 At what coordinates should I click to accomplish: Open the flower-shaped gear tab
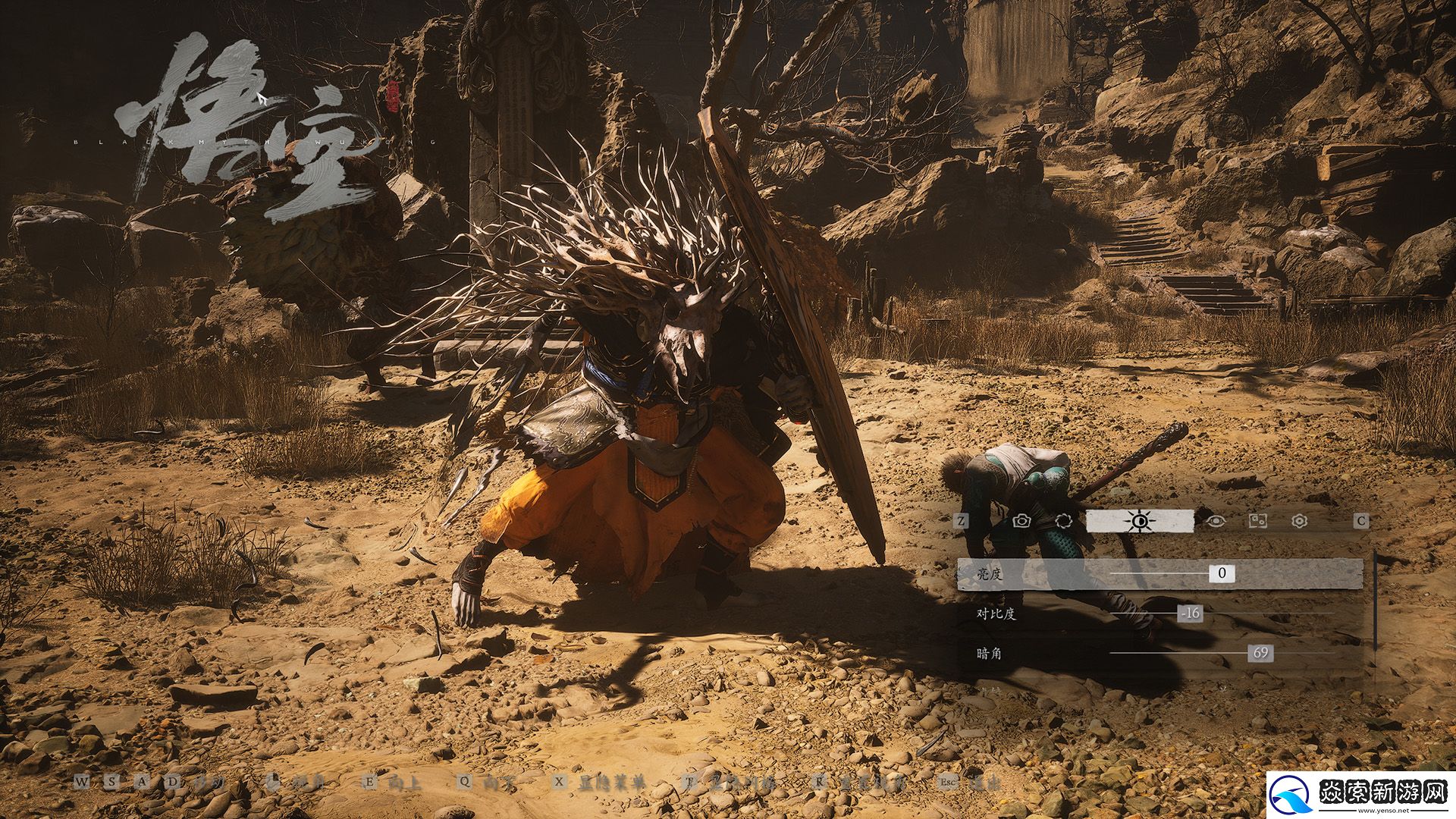click(1300, 521)
